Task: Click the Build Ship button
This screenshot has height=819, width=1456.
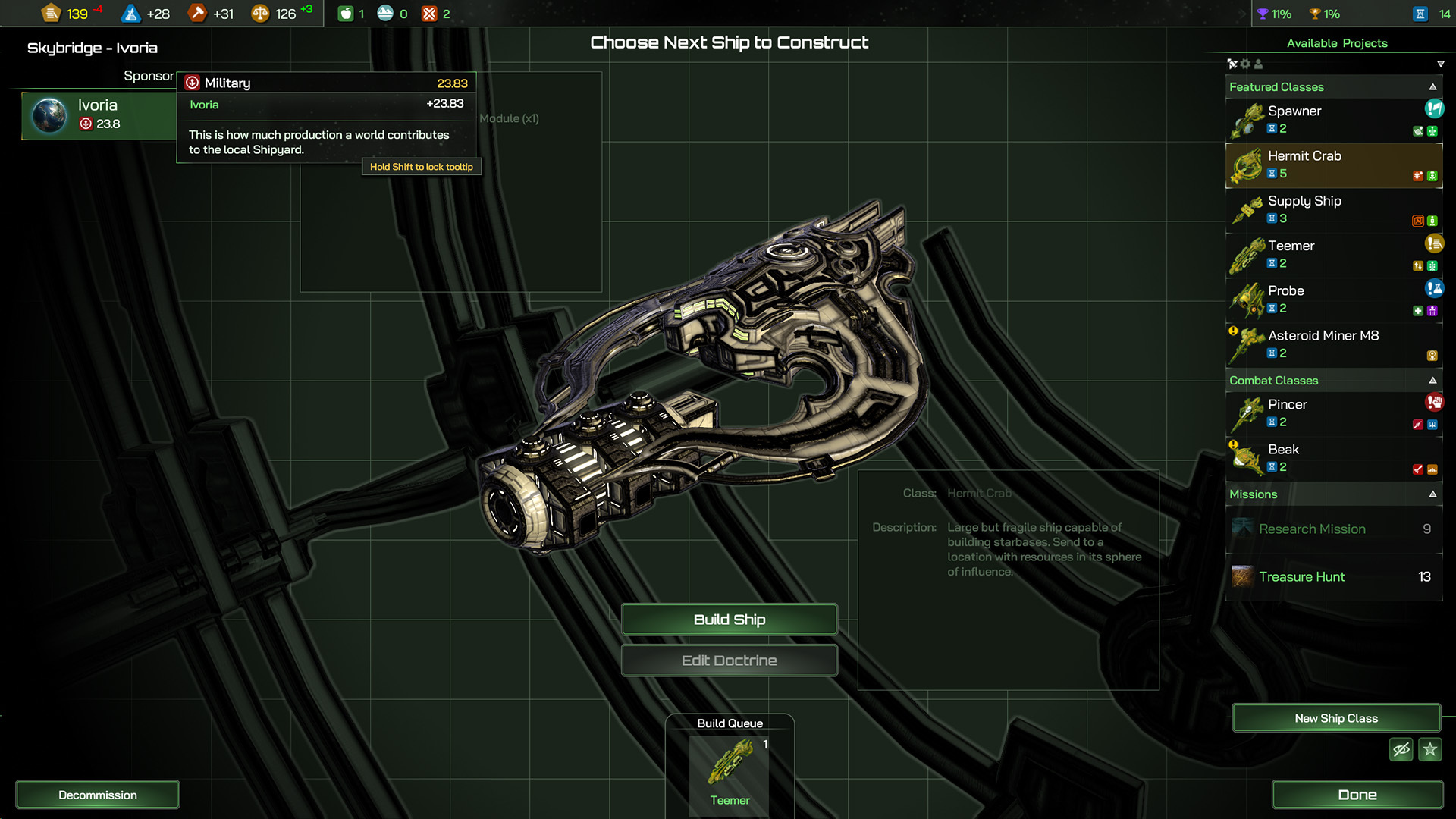Action: pos(729,620)
